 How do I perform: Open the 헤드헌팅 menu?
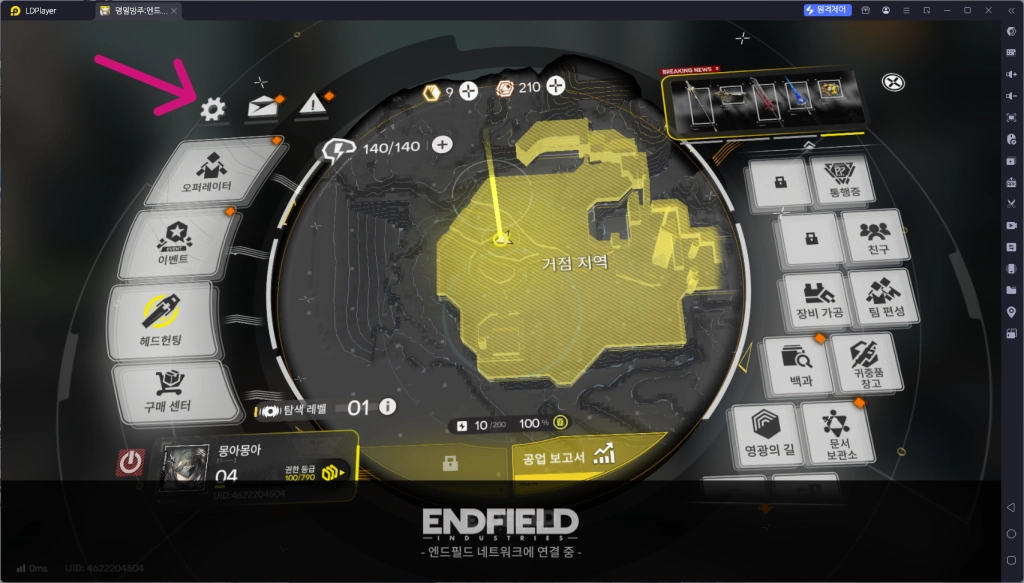pyautogui.click(x=160, y=320)
